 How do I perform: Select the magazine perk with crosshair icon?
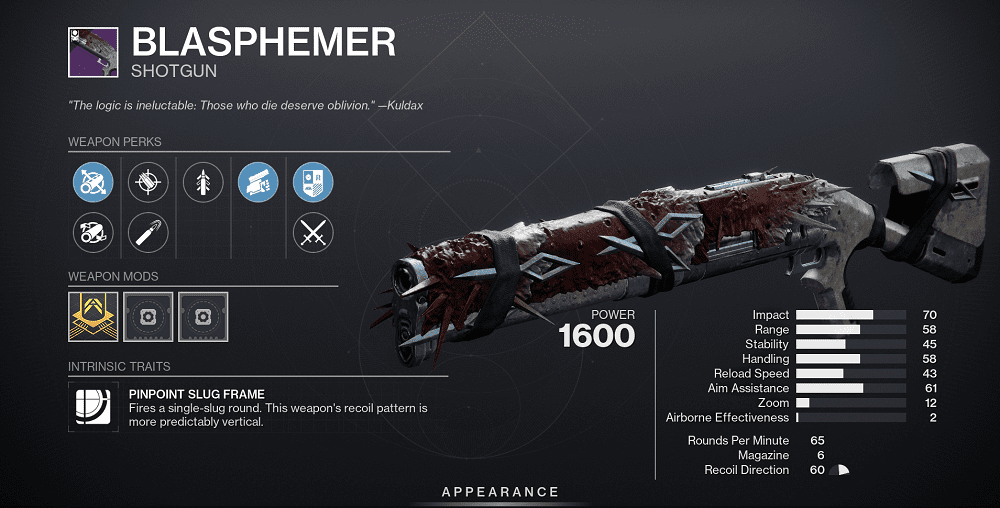click(148, 183)
